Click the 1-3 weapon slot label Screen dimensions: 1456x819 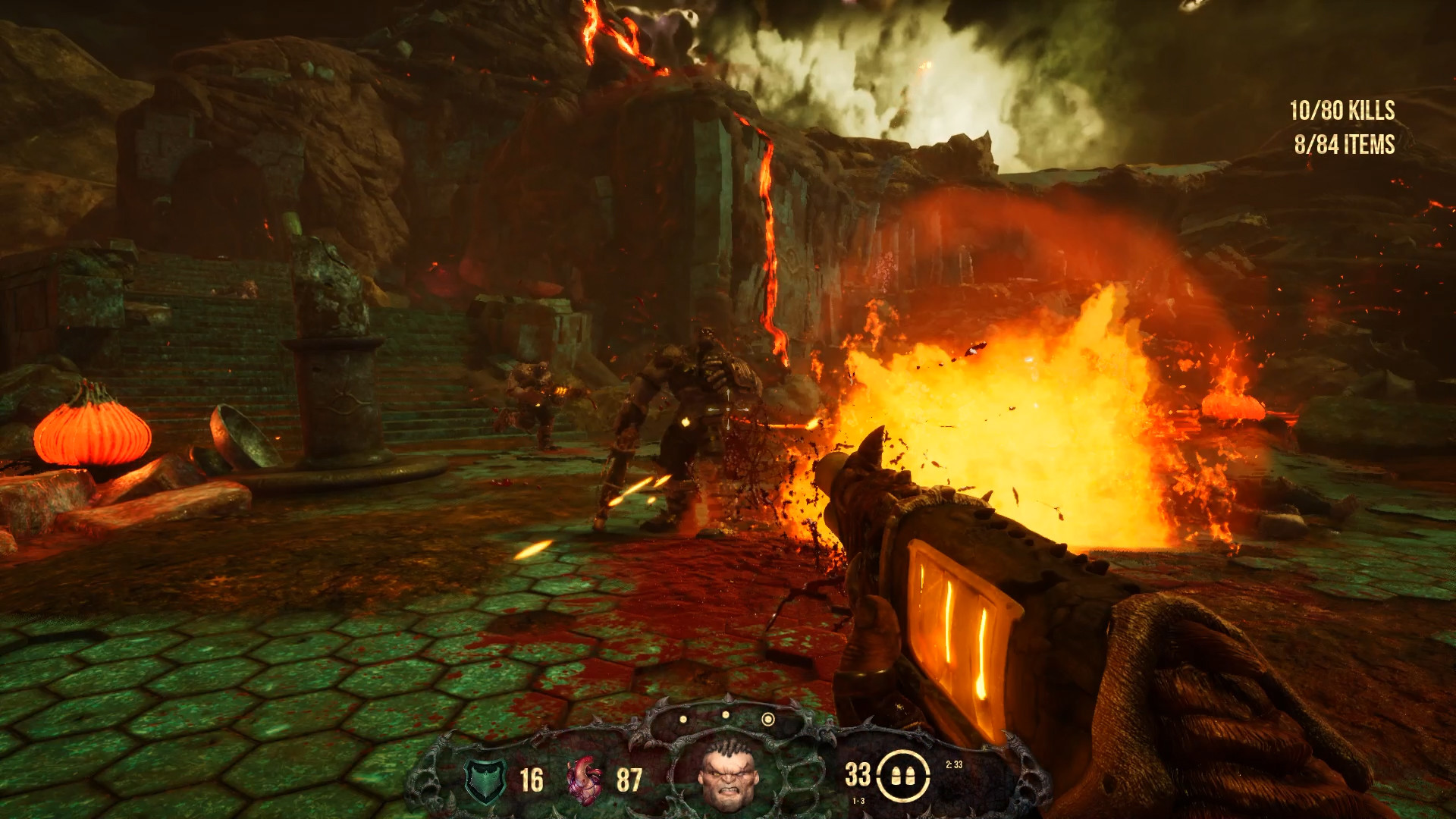[x=858, y=800]
